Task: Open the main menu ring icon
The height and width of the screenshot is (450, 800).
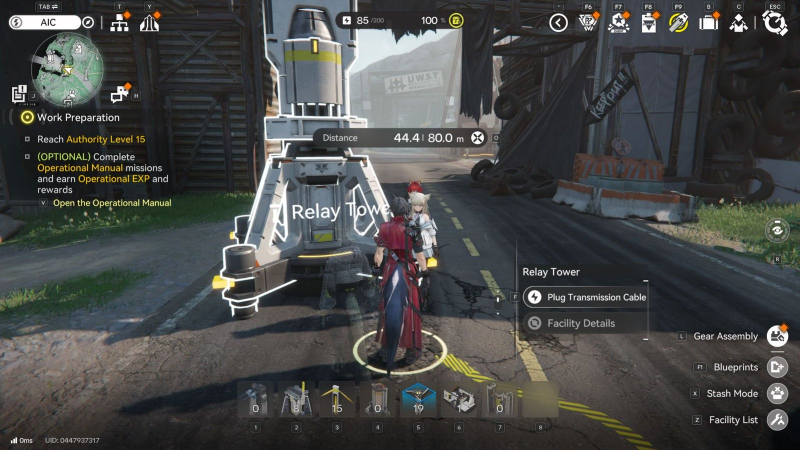Action: point(775,22)
